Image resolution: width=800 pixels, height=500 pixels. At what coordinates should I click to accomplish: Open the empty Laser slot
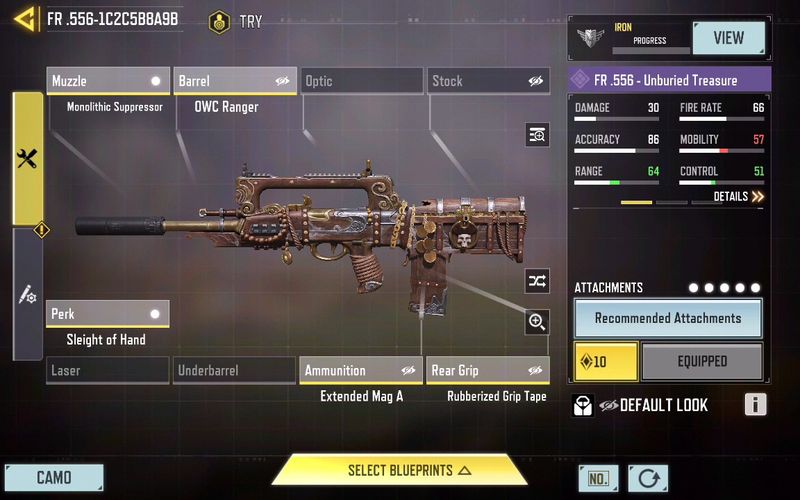click(108, 371)
